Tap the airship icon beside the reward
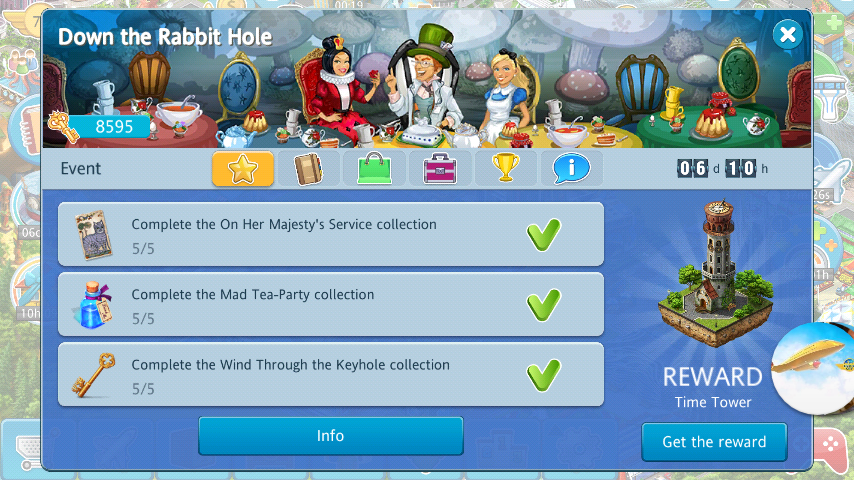Viewport: 854px width, 480px height. tap(815, 367)
